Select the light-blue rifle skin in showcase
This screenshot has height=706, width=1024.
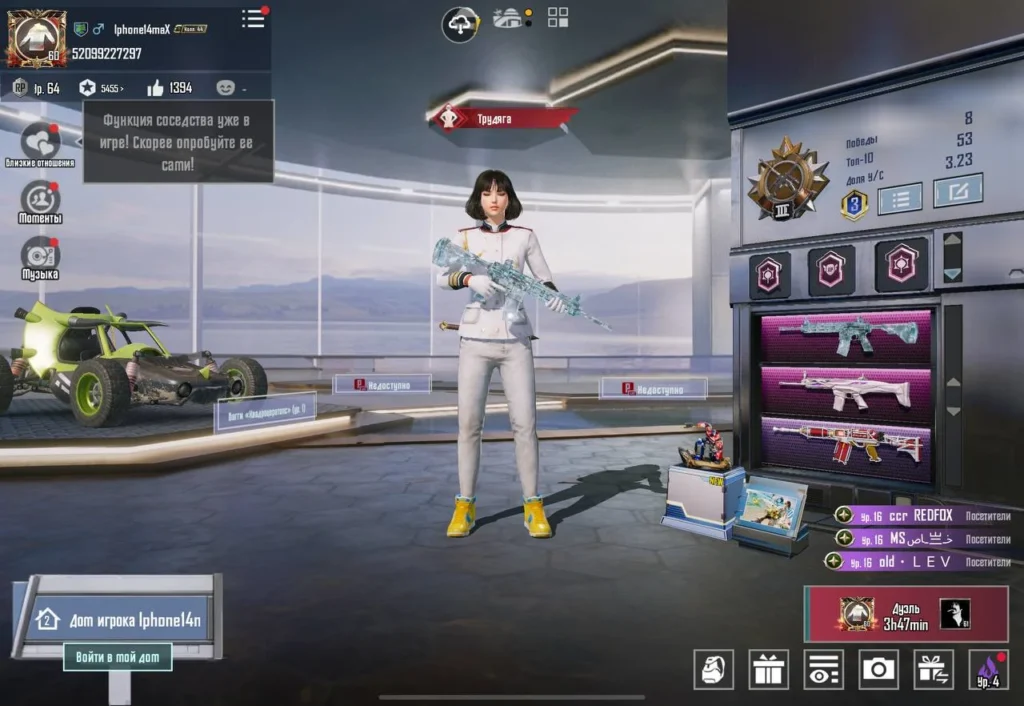pos(846,336)
